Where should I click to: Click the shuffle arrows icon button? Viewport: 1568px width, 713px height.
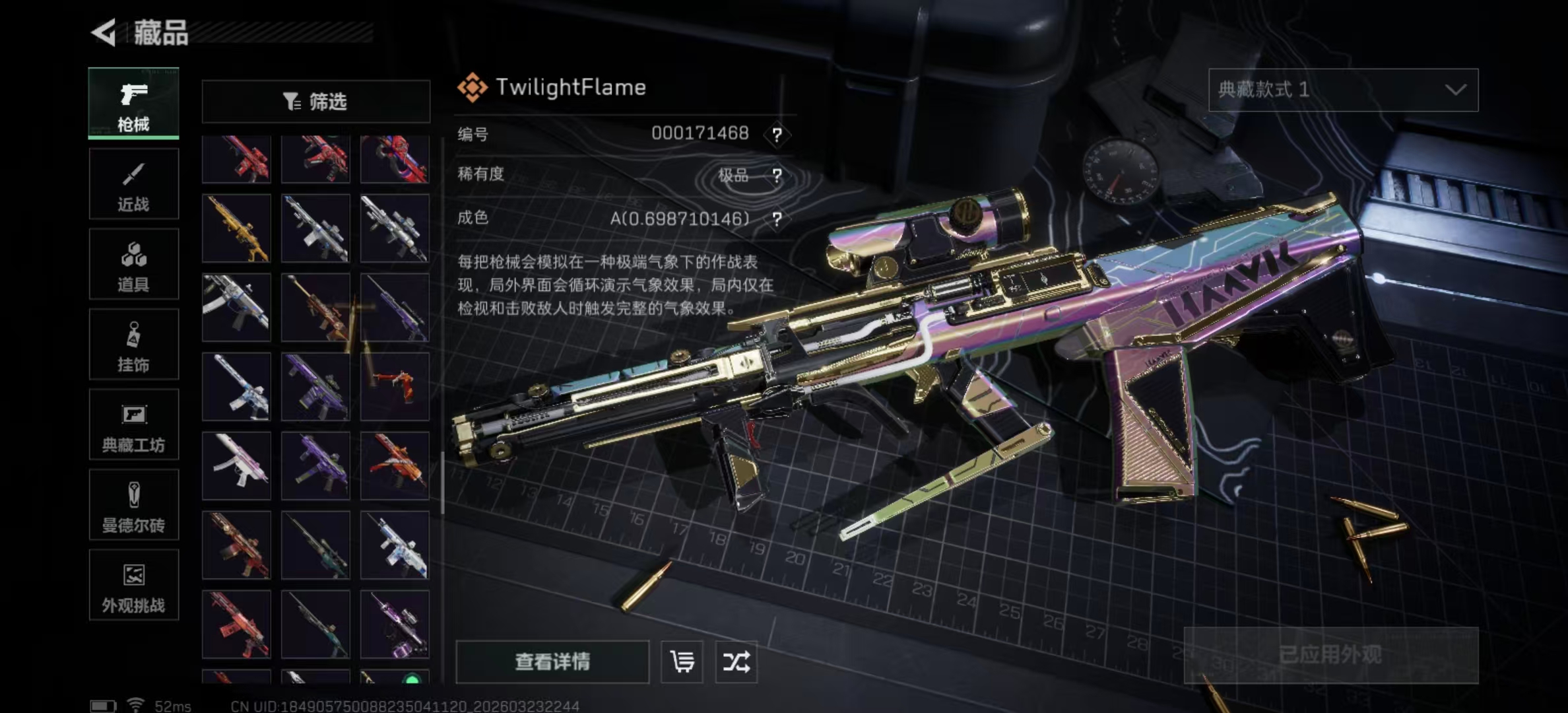736,662
